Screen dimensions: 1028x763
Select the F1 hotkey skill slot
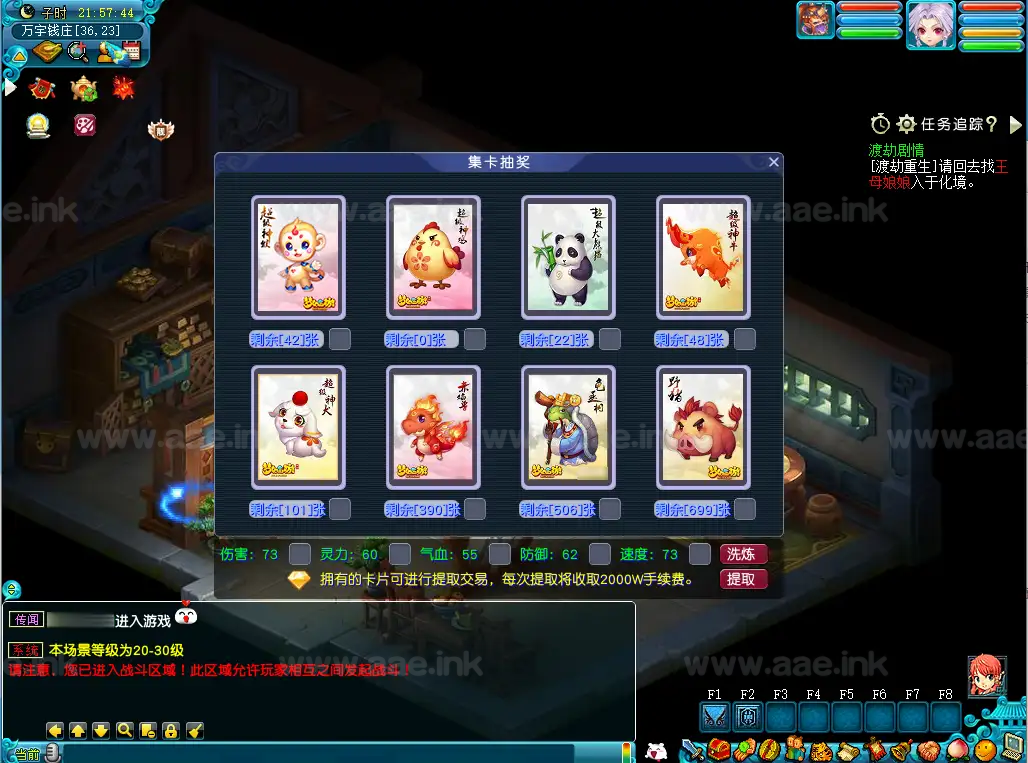pos(714,717)
